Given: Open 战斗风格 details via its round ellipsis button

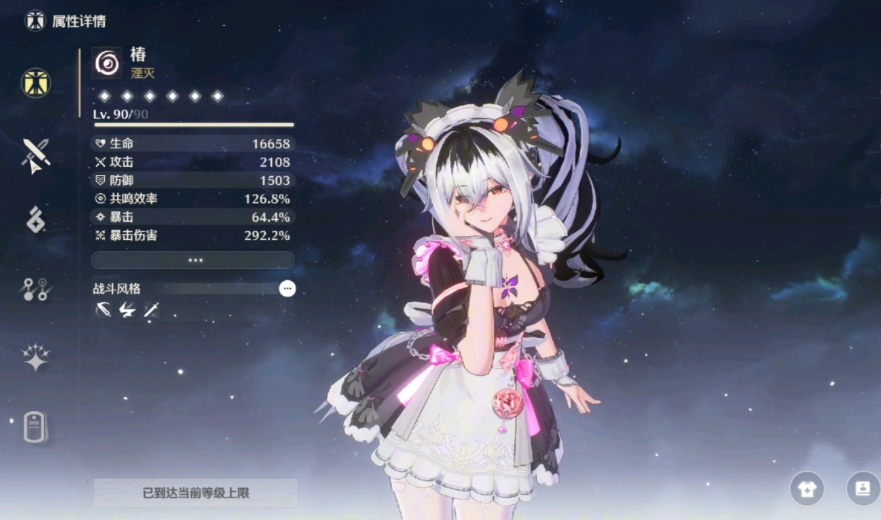Looking at the screenshot, I should tap(287, 289).
